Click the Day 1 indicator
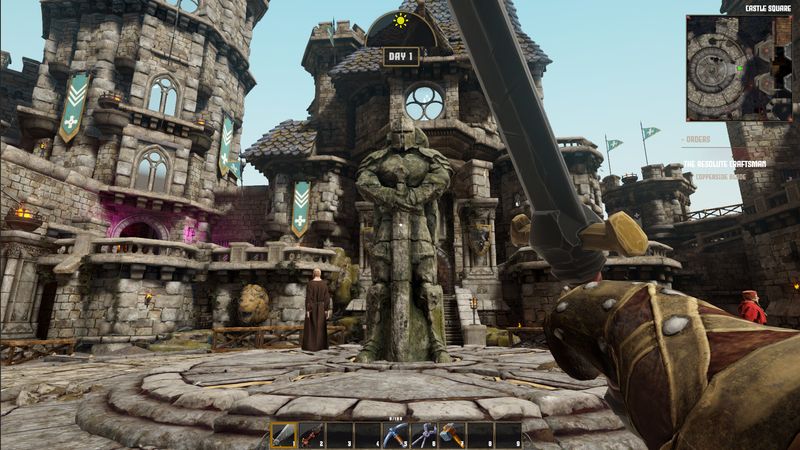Image resolution: width=800 pixels, height=450 pixels. pos(400,57)
